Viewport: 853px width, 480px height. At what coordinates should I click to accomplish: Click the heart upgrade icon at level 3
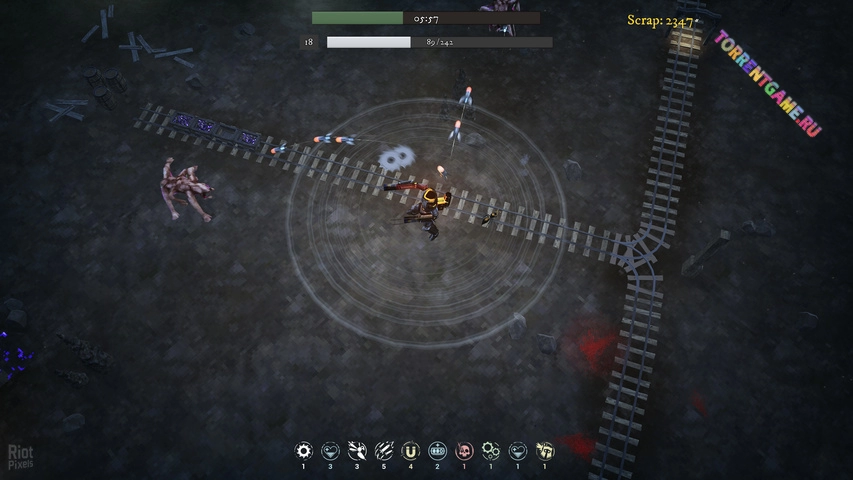coord(331,450)
